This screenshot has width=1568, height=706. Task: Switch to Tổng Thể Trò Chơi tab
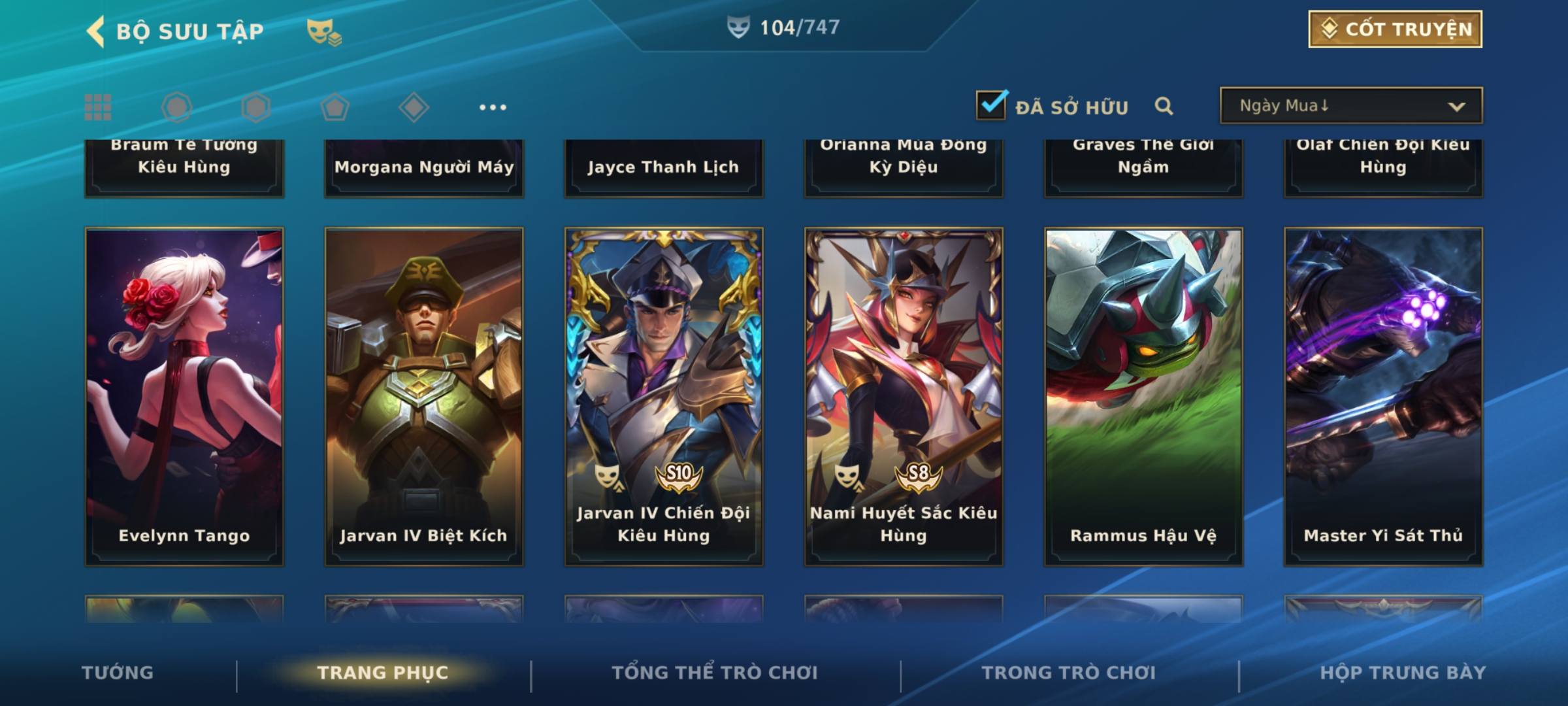714,673
